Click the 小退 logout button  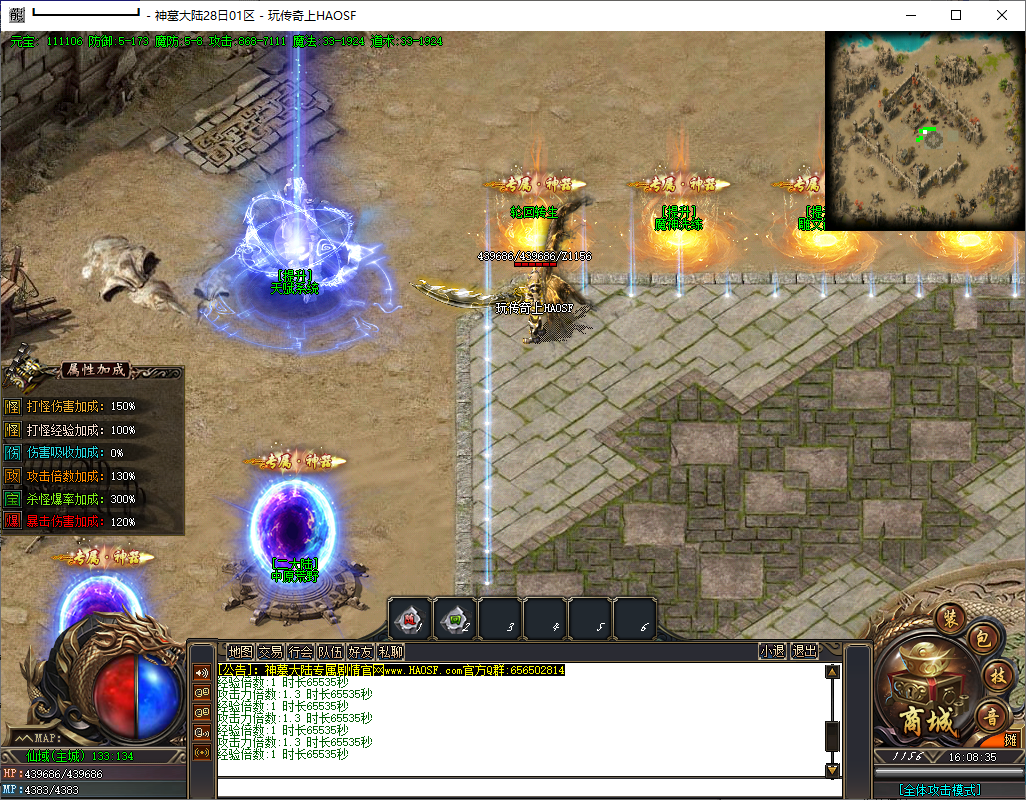pyautogui.click(x=771, y=651)
